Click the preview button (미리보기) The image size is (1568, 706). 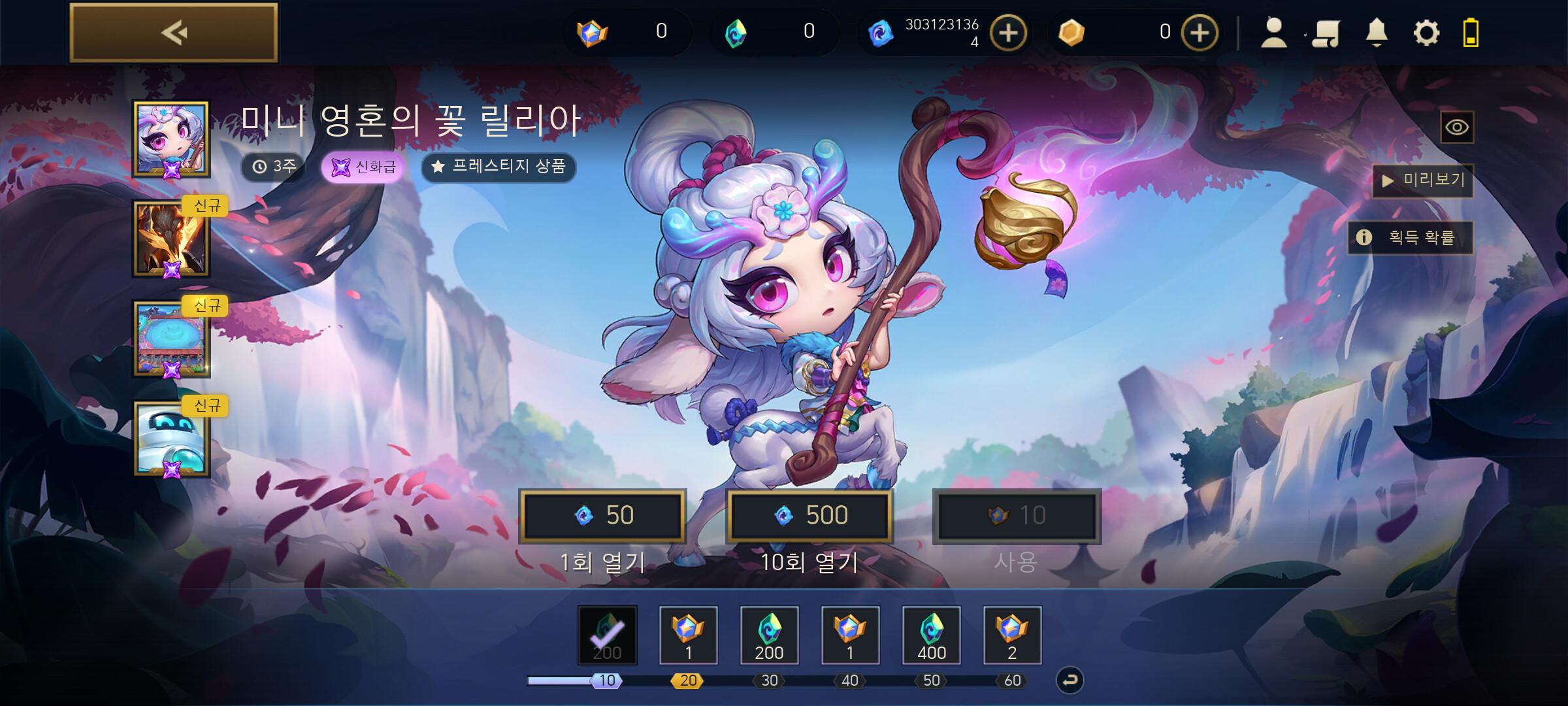(x=1424, y=180)
